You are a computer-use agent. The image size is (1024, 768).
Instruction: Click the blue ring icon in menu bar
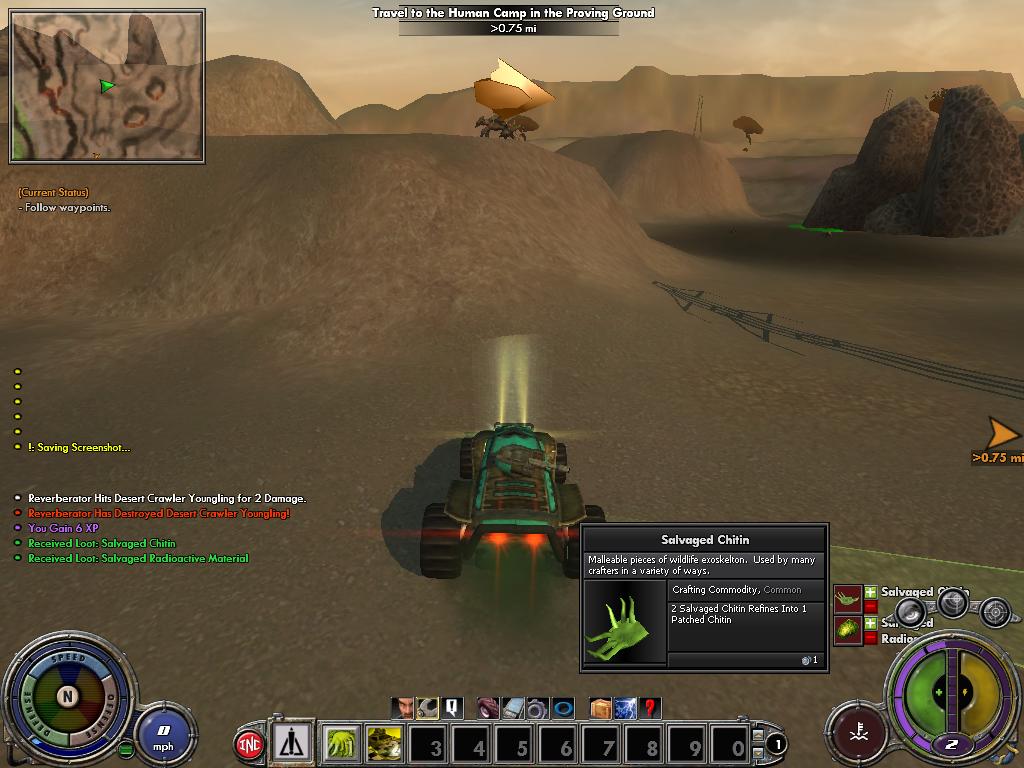[x=563, y=708]
